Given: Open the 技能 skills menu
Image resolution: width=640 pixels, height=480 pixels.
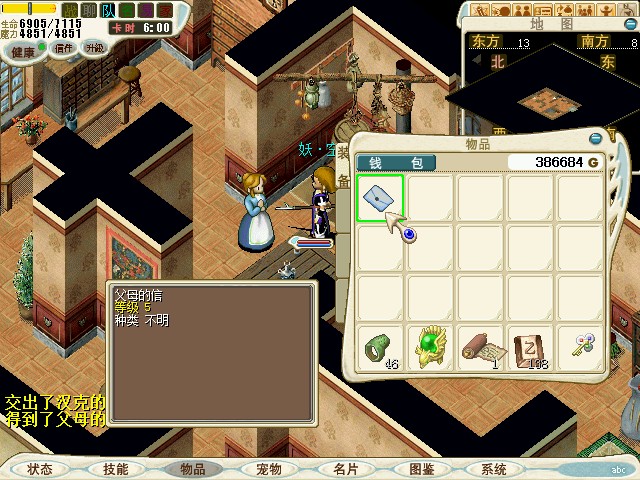Looking at the screenshot, I should coord(116,468).
